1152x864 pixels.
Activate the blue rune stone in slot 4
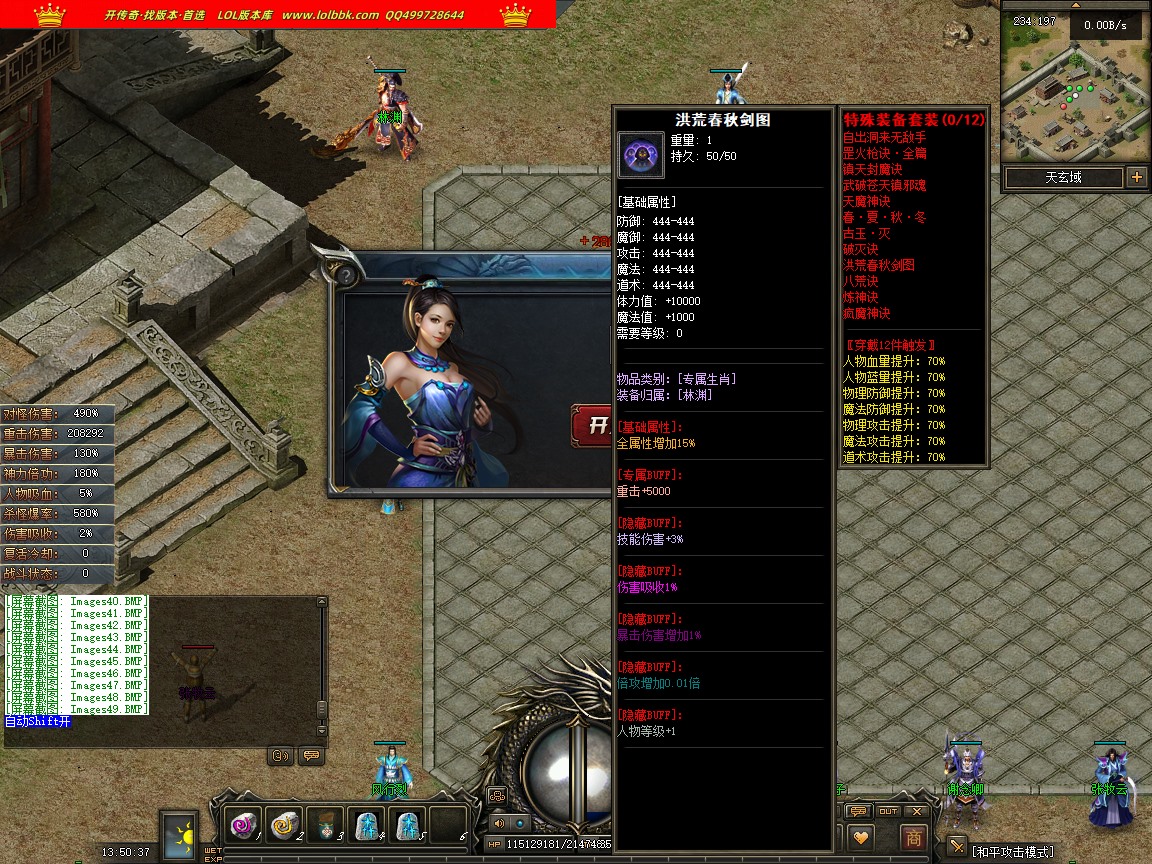tap(366, 825)
